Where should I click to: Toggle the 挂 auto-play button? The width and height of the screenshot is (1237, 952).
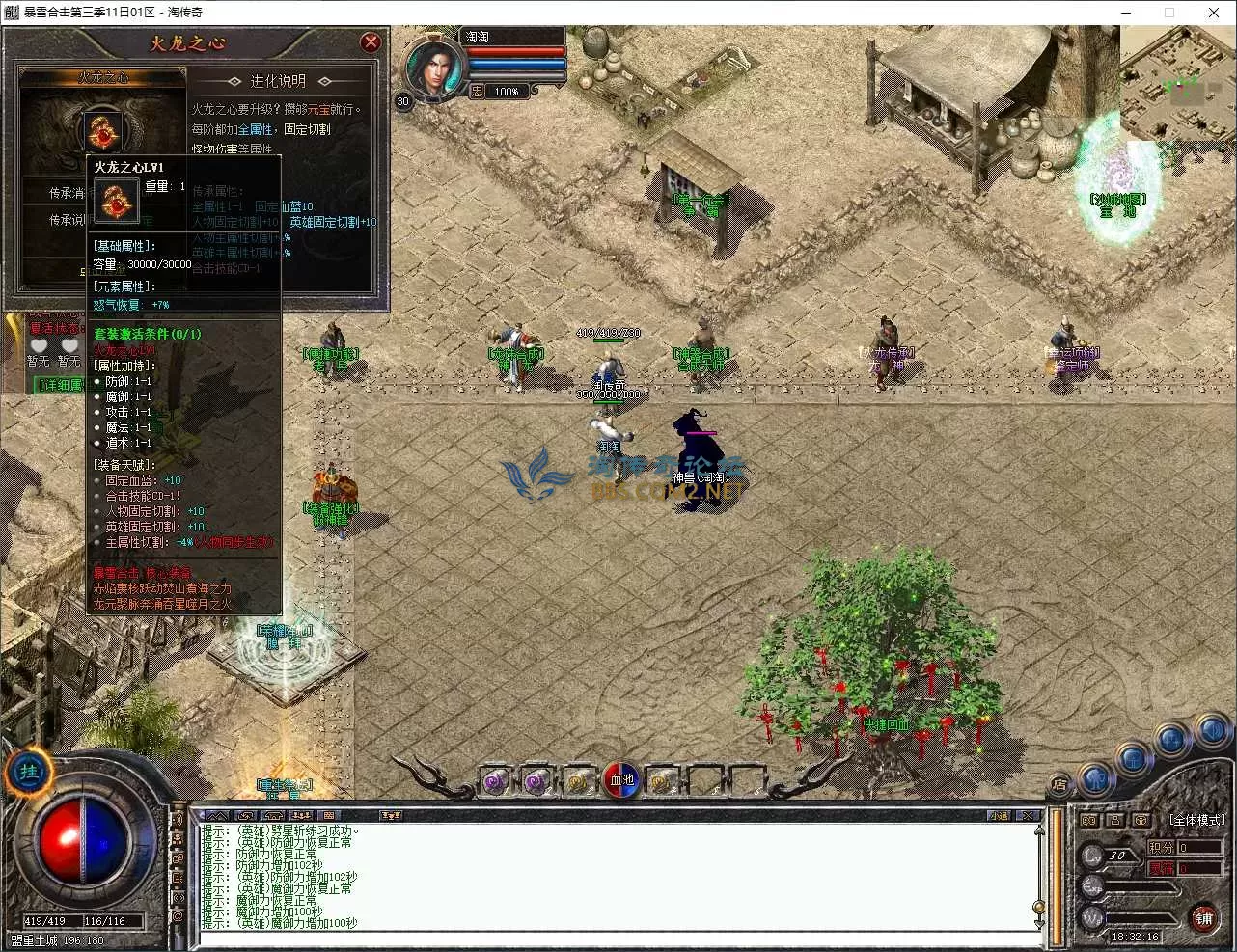click(x=28, y=772)
